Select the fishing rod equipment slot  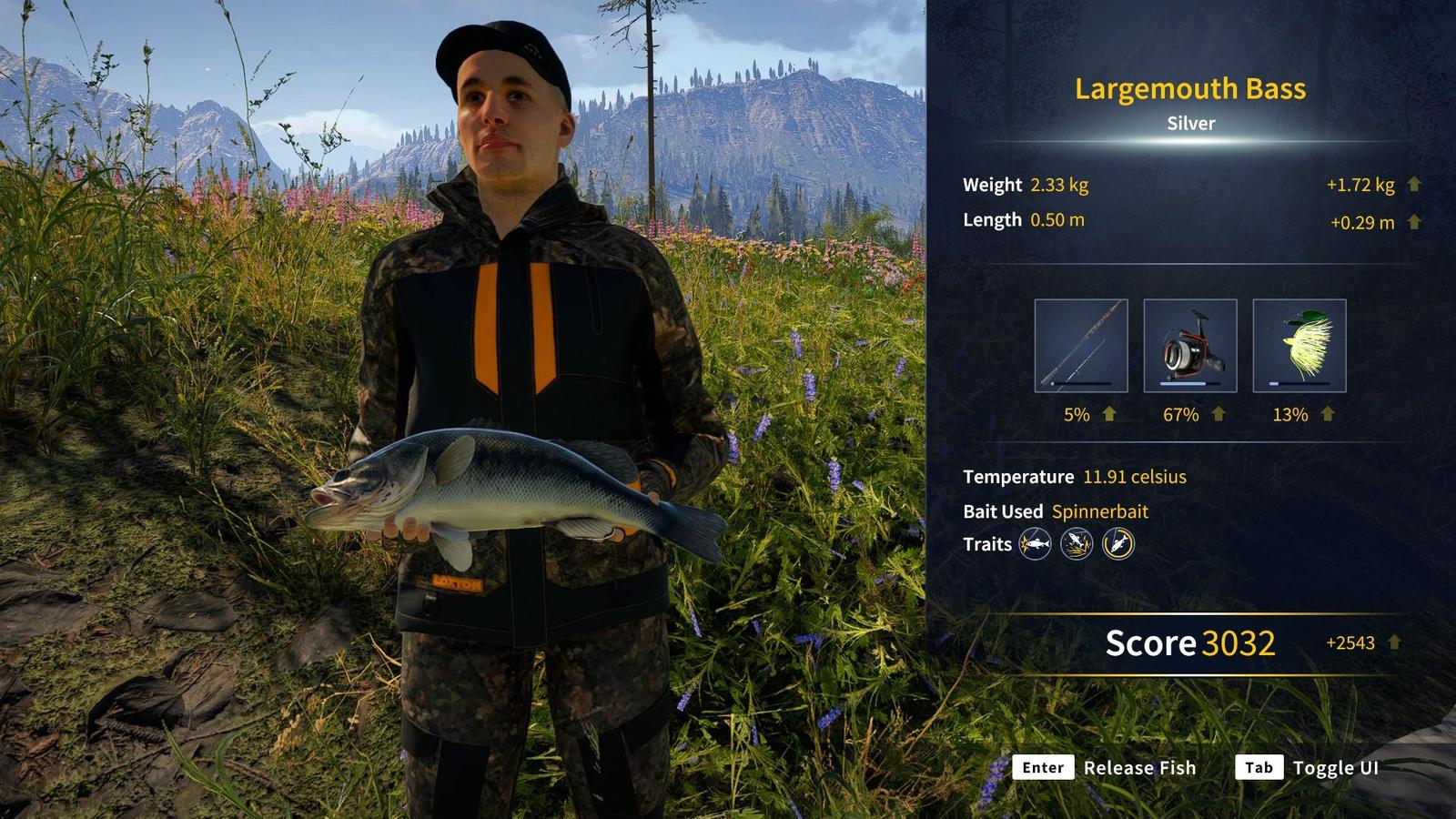(x=1080, y=346)
